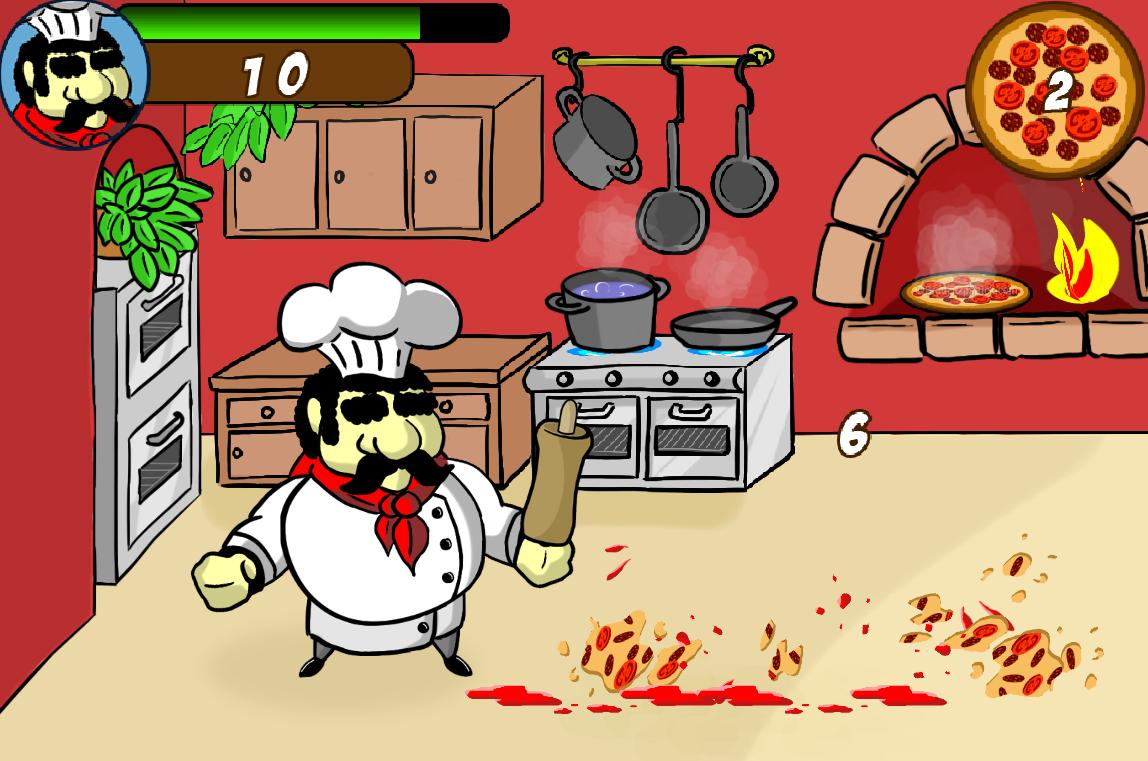The height and width of the screenshot is (761, 1148).
Task: Click the chef portrait icon
Action: [x=74, y=74]
